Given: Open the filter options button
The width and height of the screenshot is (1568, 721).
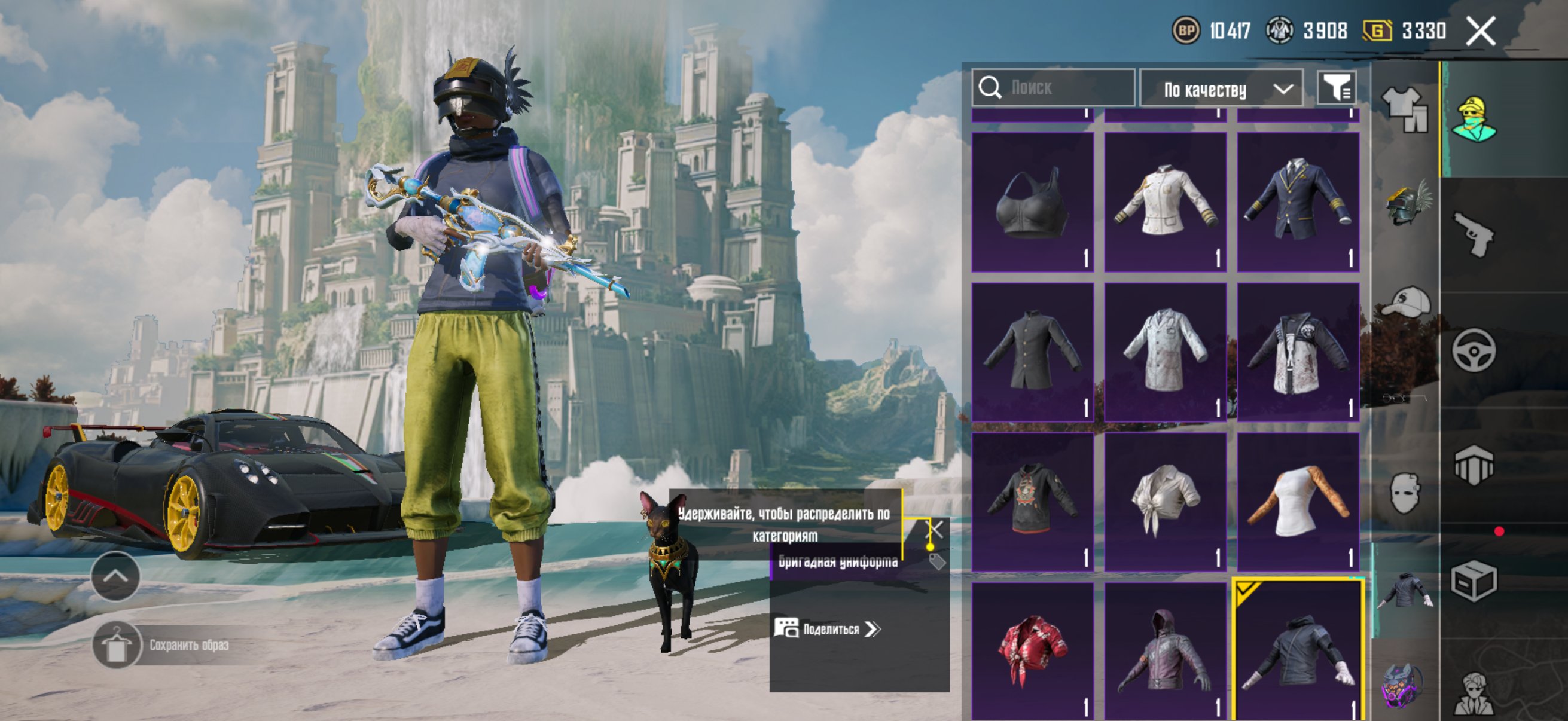Looking at the screenshot, I should pyautogui.click(x=1335, y=89).
